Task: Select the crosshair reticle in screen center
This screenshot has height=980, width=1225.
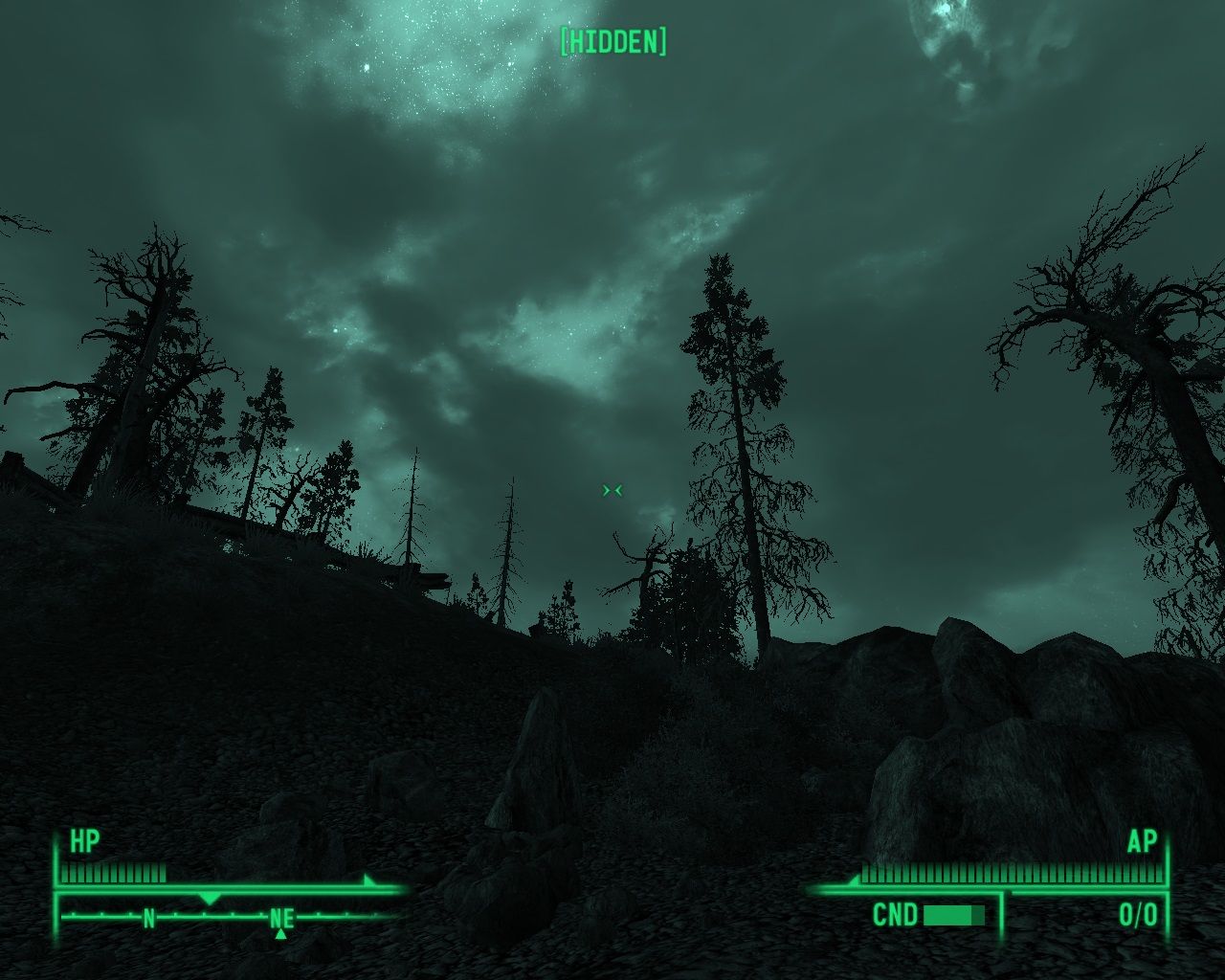Action: click(613, 490)
